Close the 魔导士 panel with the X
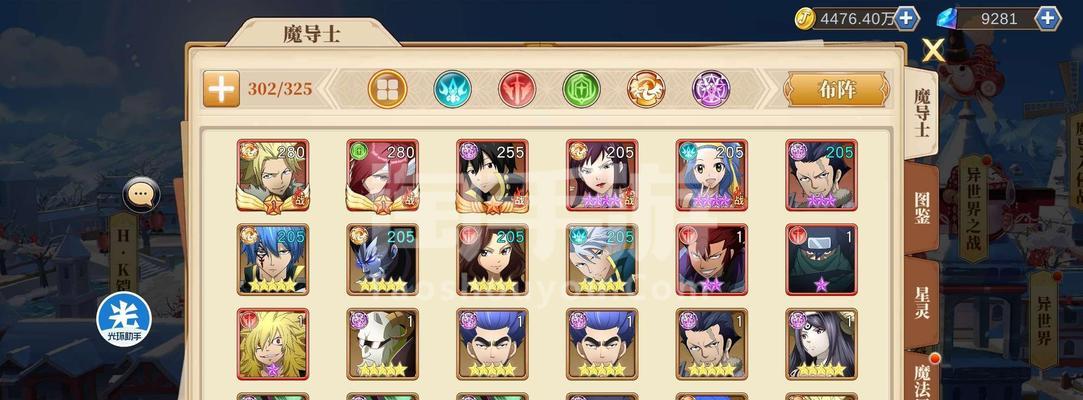 pos(933,50)
